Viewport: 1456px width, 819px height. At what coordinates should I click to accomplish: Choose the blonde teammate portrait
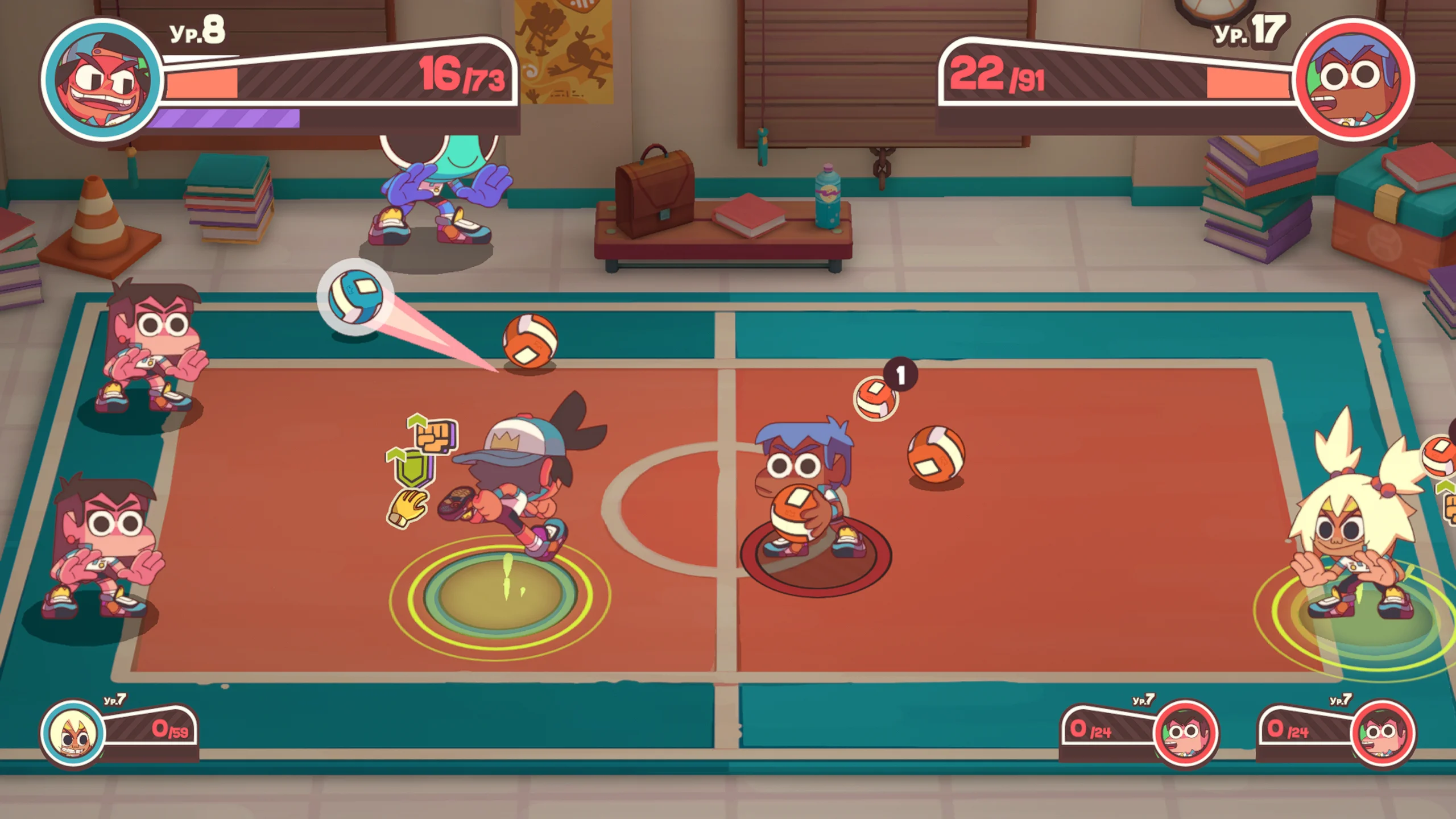(x=74, y=734)
